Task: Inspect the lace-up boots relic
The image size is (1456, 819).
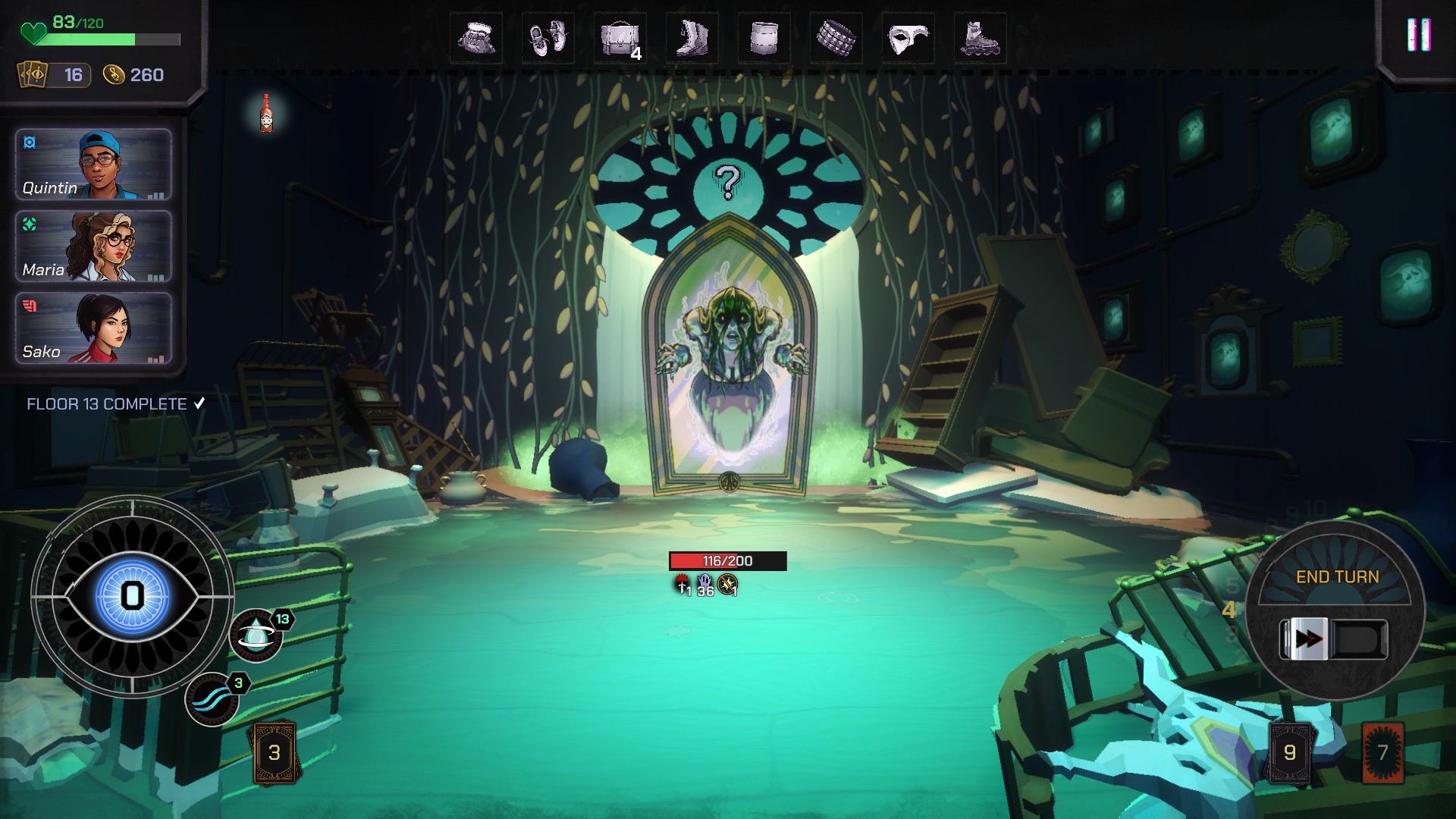Action: [692, 38]
